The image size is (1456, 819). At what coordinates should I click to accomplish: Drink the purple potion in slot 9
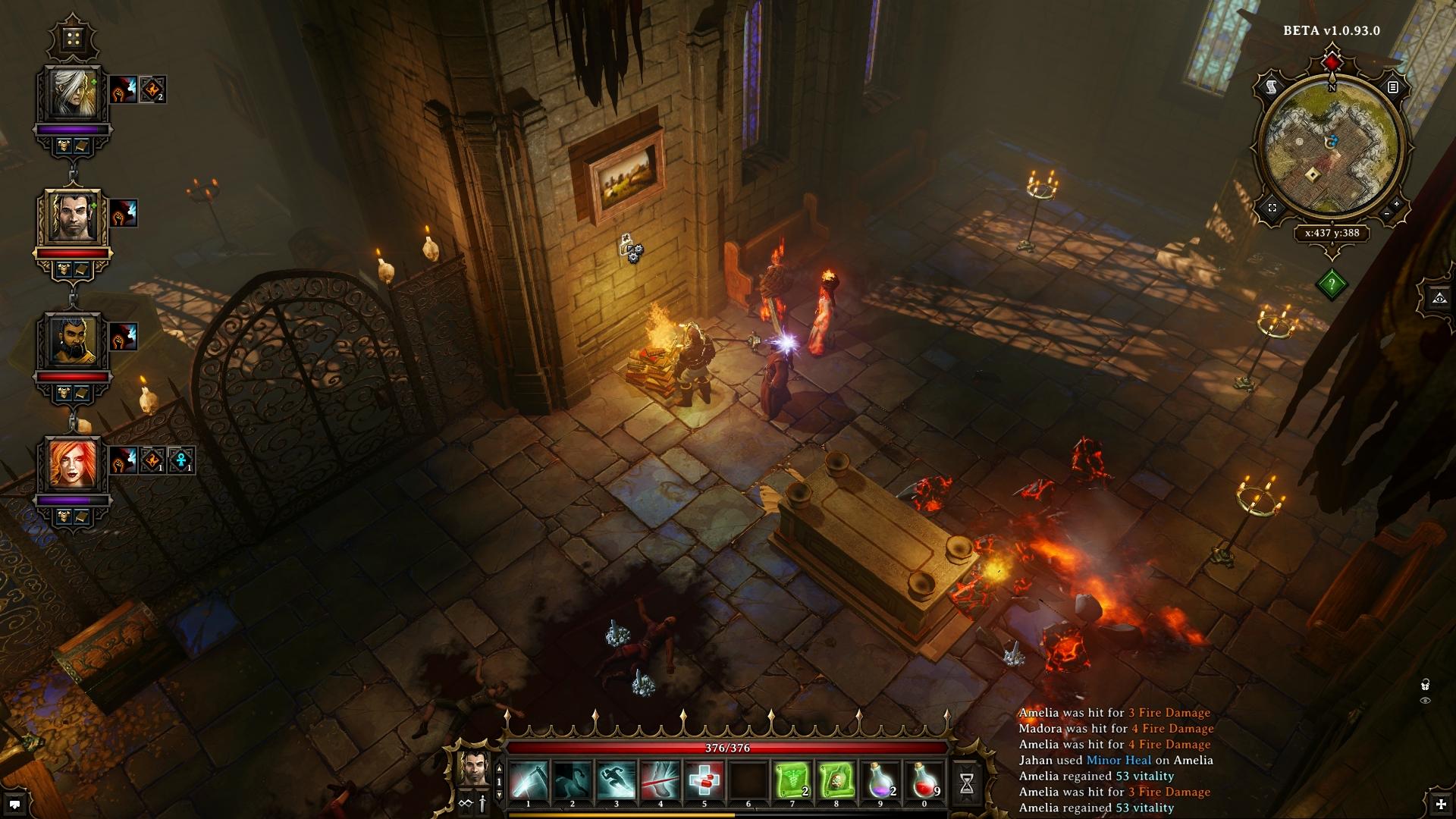pos(880,781)
